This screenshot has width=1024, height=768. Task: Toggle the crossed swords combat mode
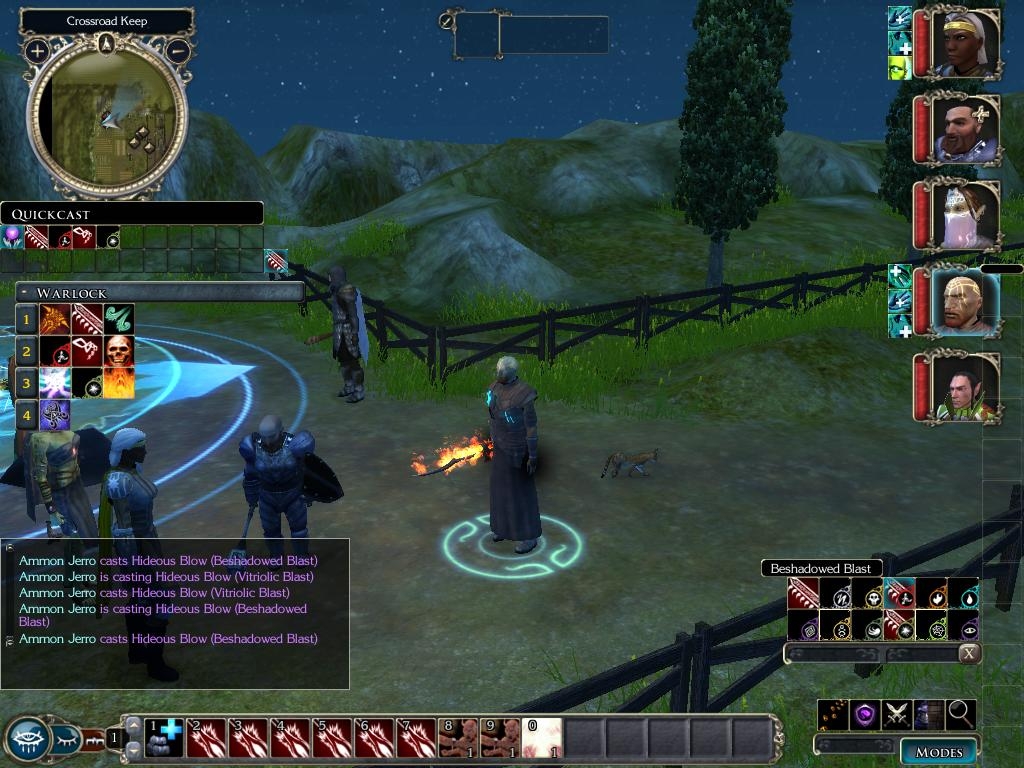pos(896,714)
